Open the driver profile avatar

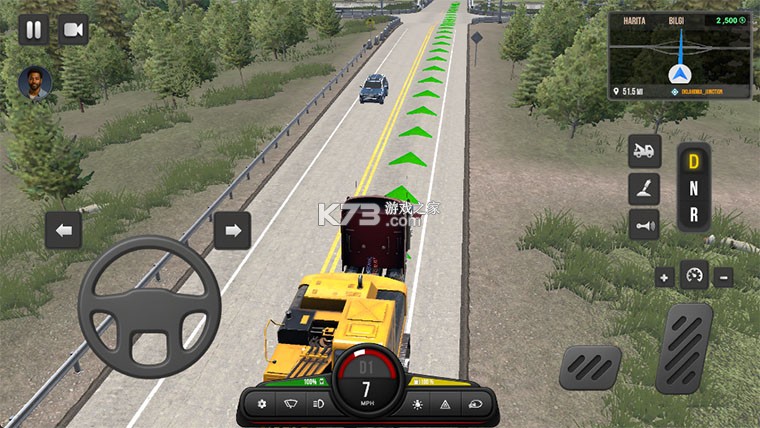(x=37, y=84)
